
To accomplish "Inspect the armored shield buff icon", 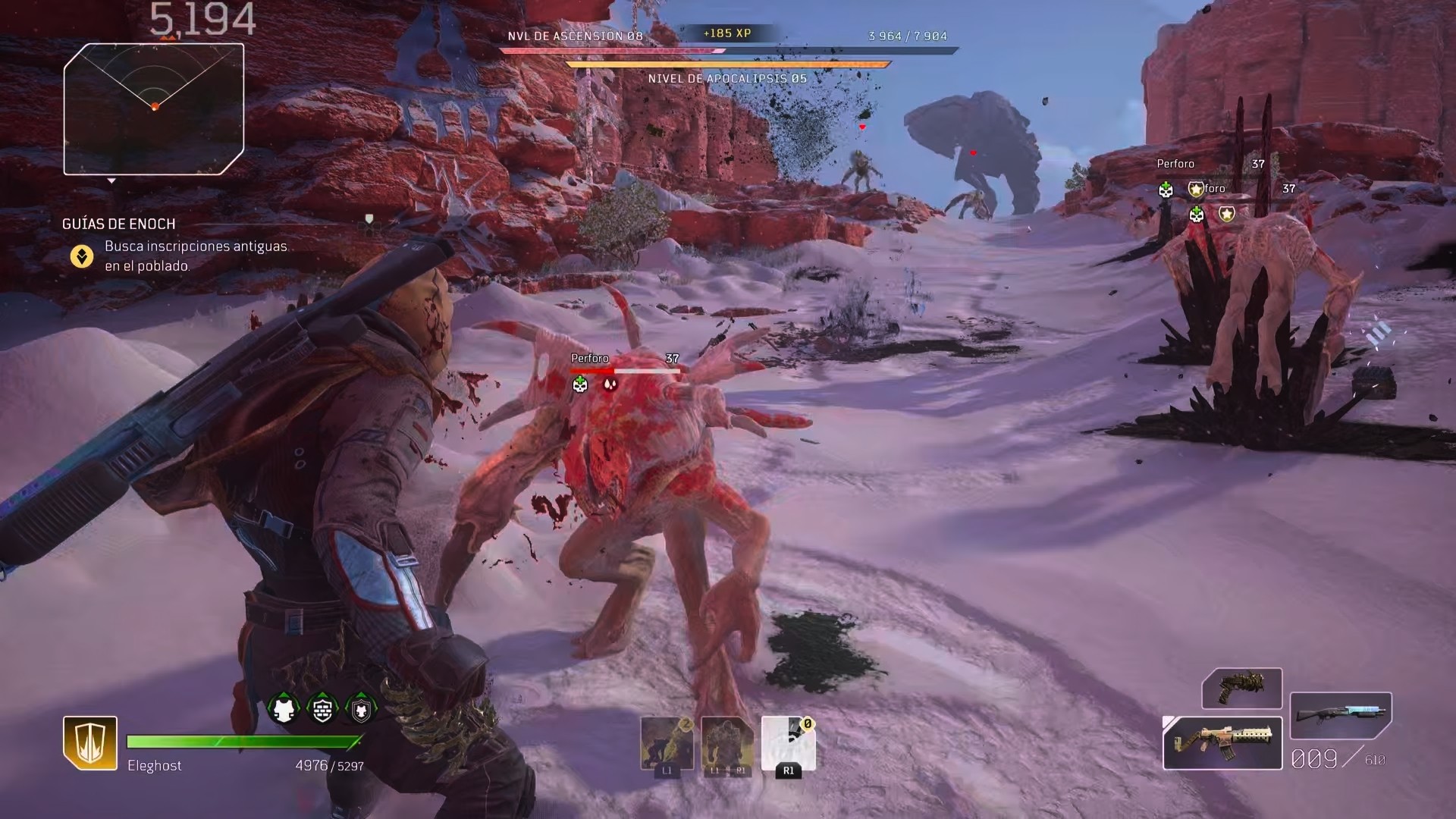I will click(x=361, y=709).
